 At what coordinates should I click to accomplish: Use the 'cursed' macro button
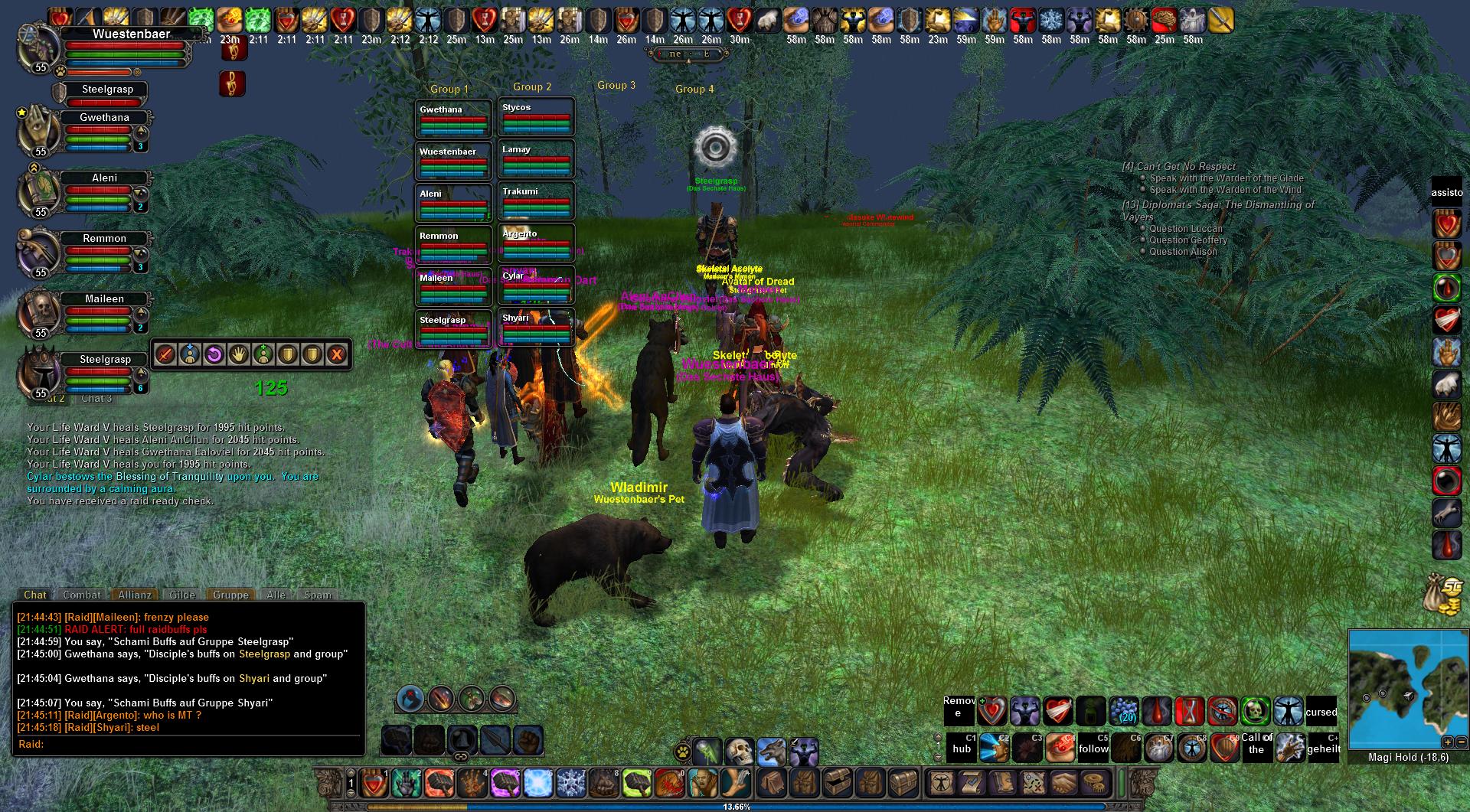tap(1321, 712)
